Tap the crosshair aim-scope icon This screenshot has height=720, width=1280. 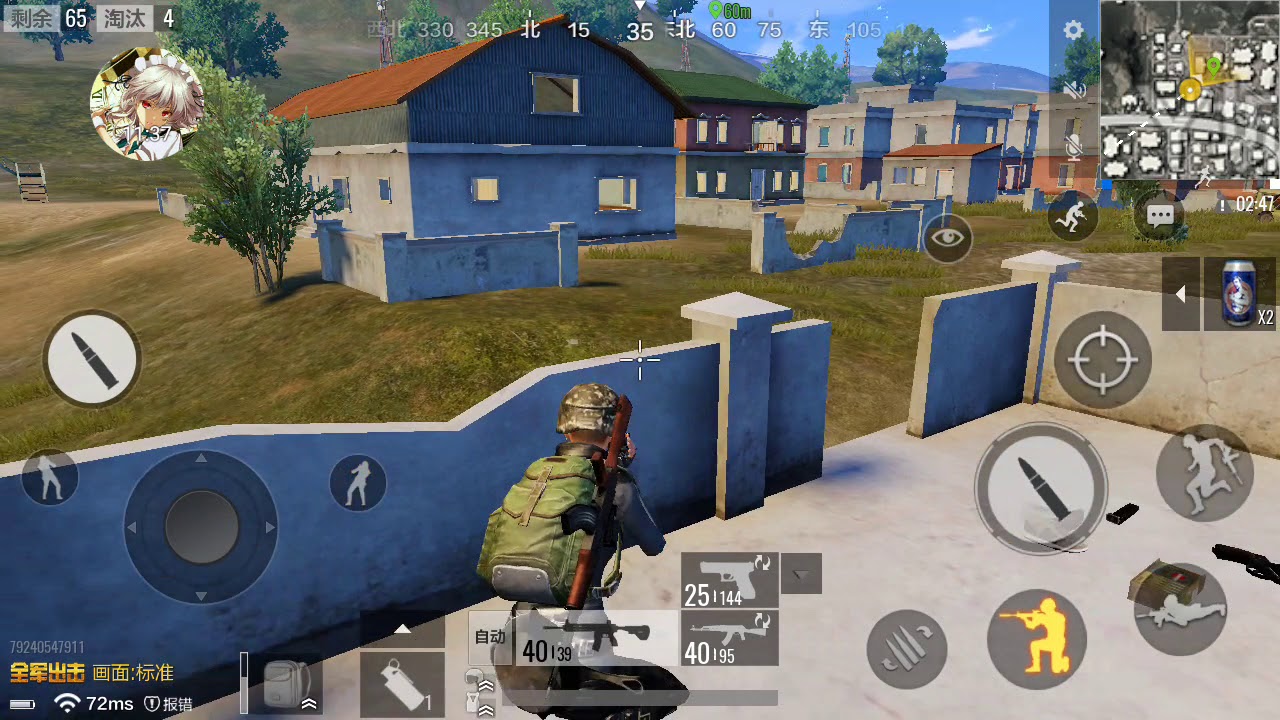(x=1103, y=358)
